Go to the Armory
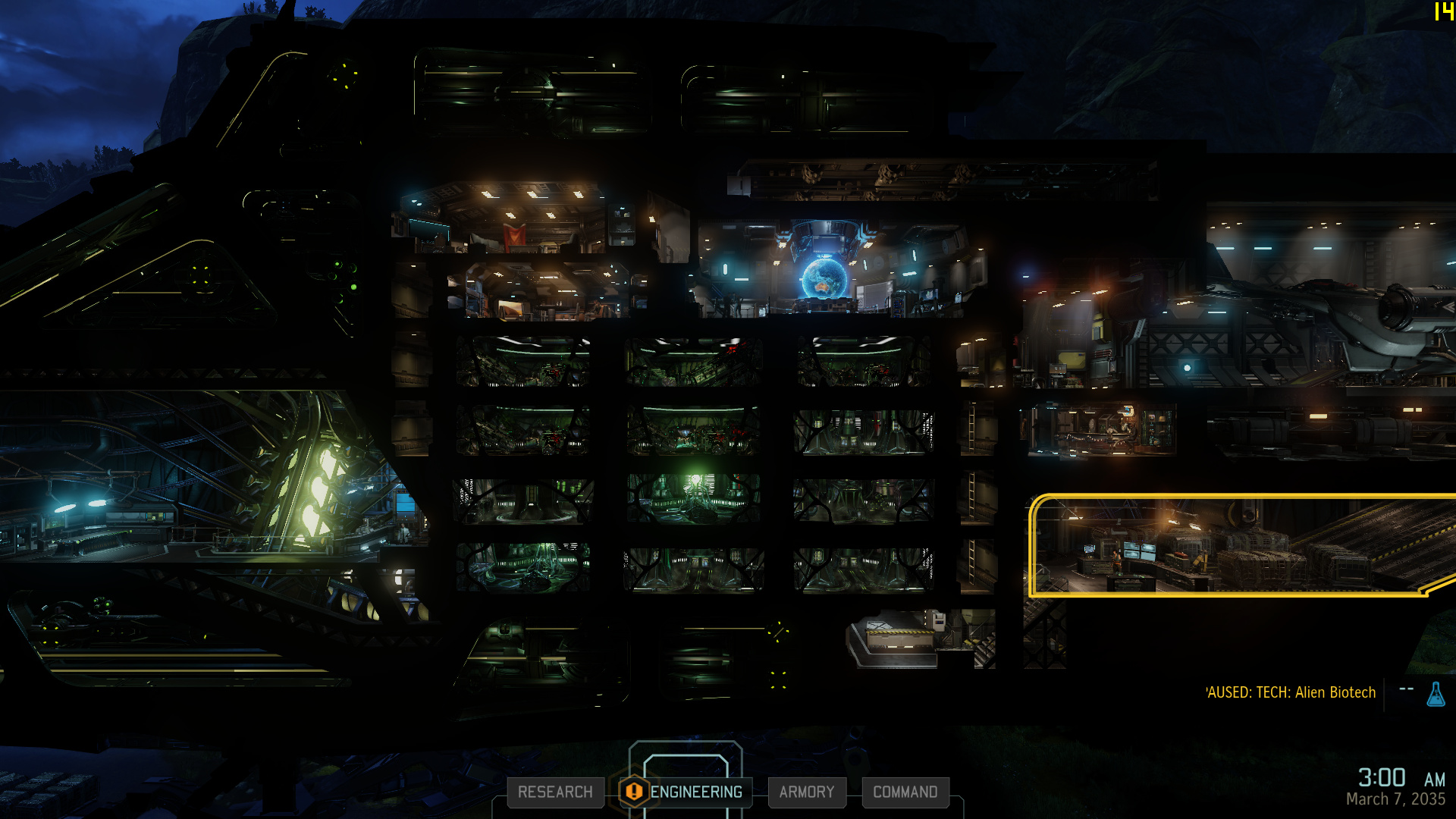This screenshot has height=819, width=1456. click(806, 792)
